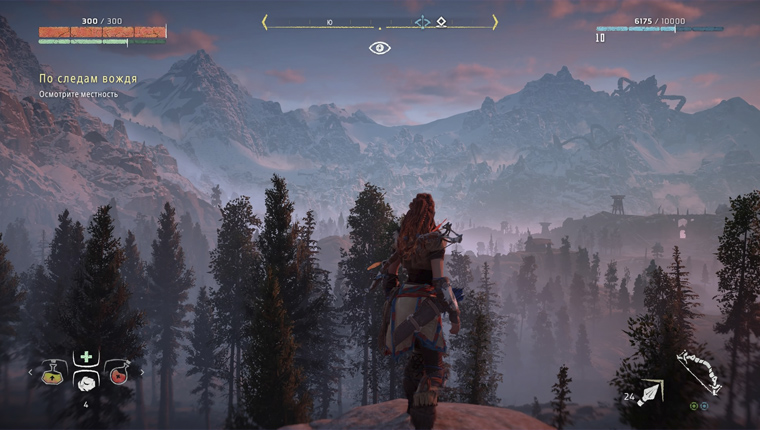
Task: Choose the white rock item slot
Action: point(86,382)
